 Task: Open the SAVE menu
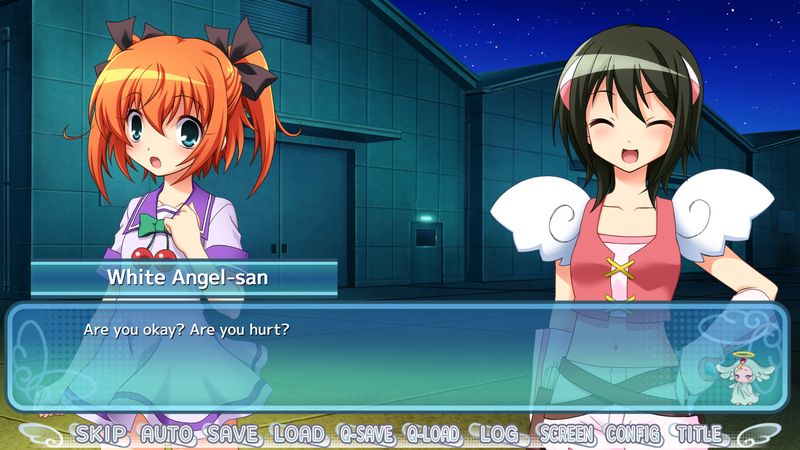coord(233,435)
